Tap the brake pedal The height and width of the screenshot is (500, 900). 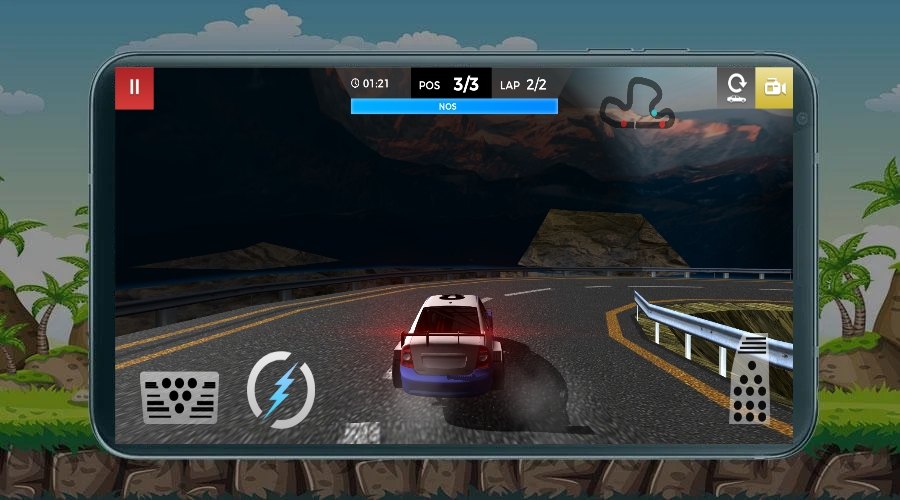[180, 397]
